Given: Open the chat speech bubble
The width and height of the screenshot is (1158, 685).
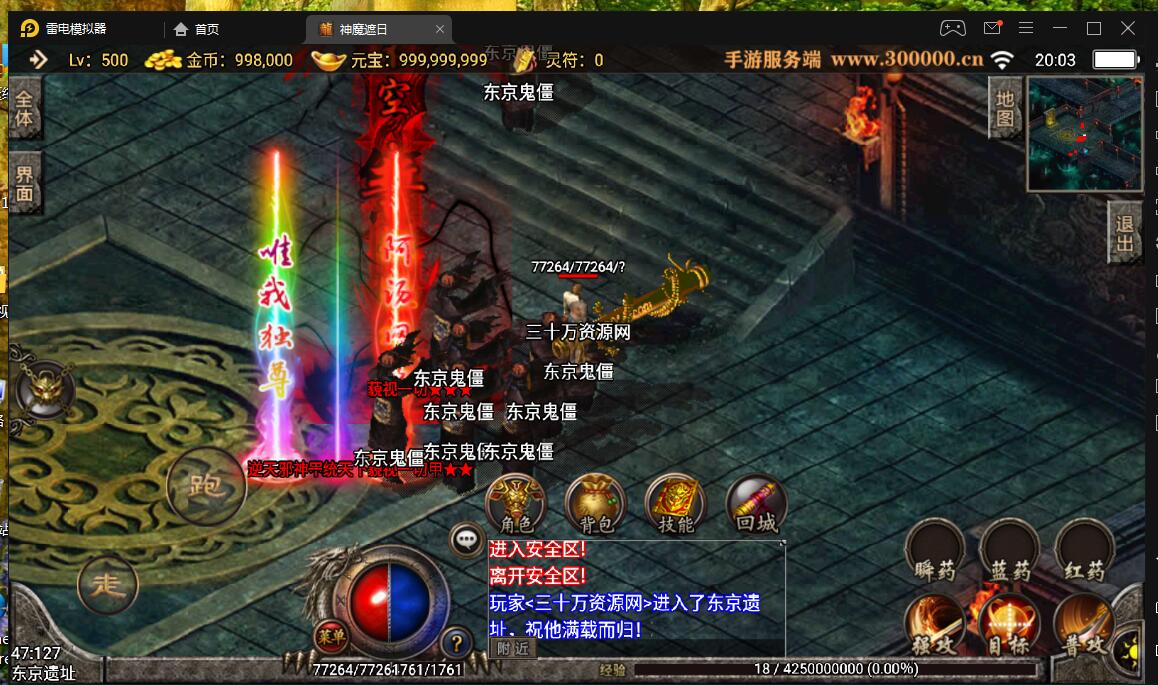Looking at the screenshot, I should (x=467, y=540).
